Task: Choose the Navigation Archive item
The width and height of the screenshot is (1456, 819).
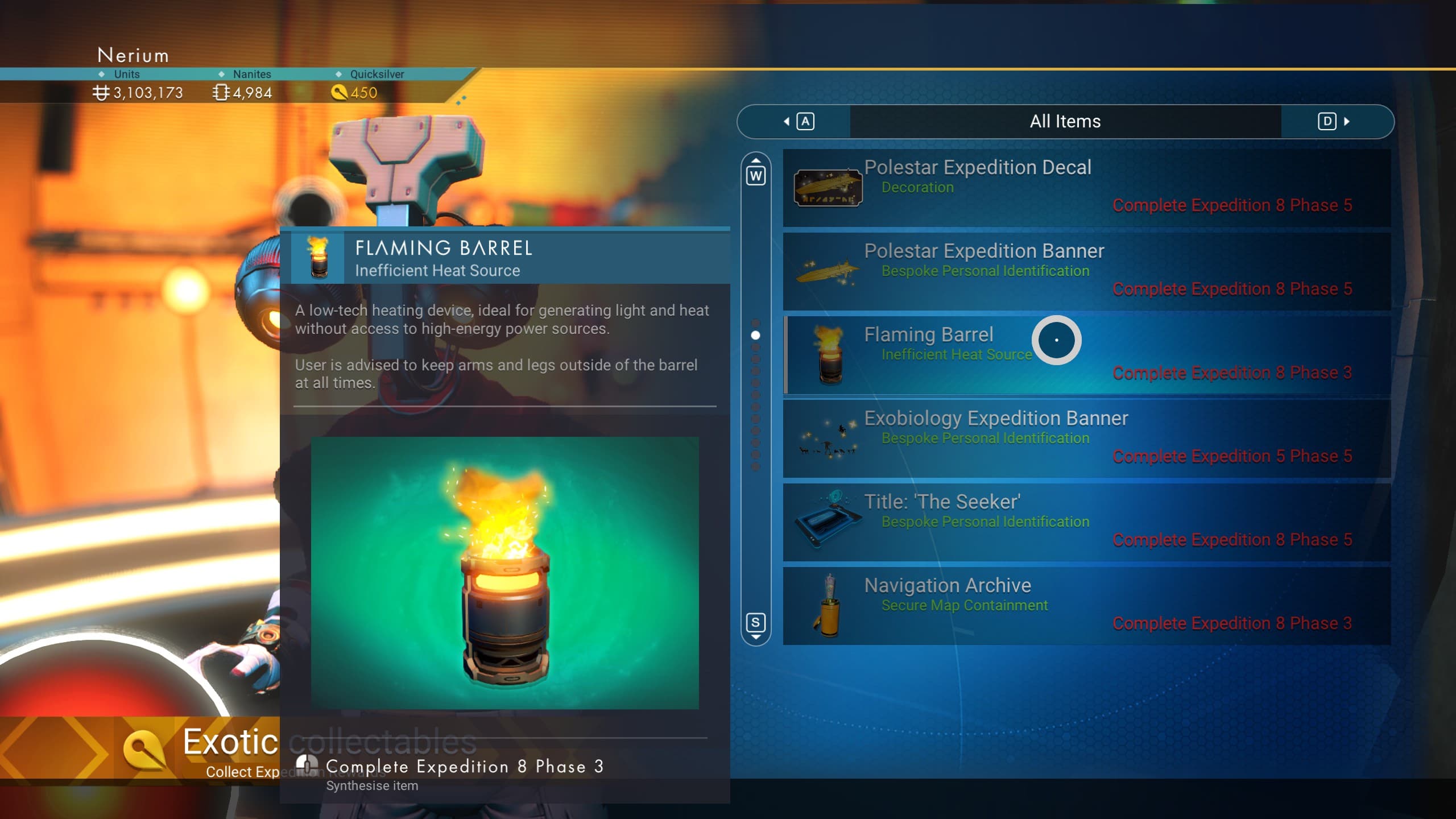Action: point(1086,606)
